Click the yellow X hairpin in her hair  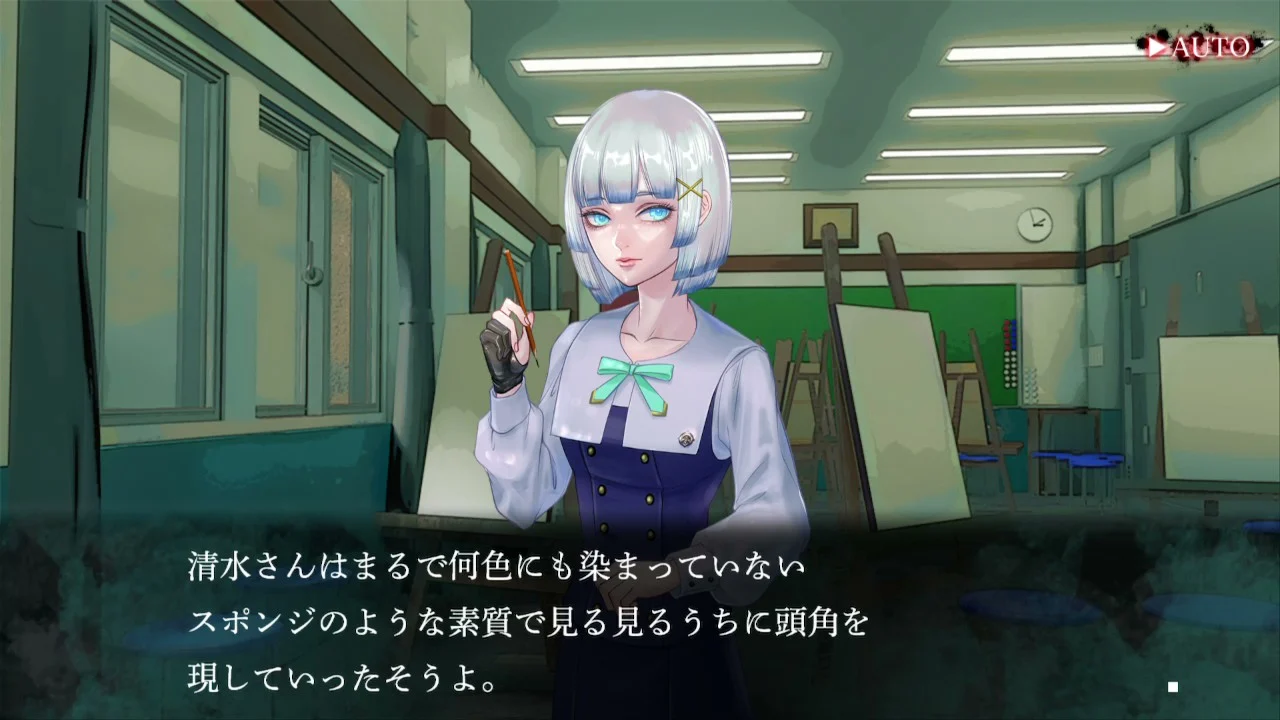click(692, 187)
